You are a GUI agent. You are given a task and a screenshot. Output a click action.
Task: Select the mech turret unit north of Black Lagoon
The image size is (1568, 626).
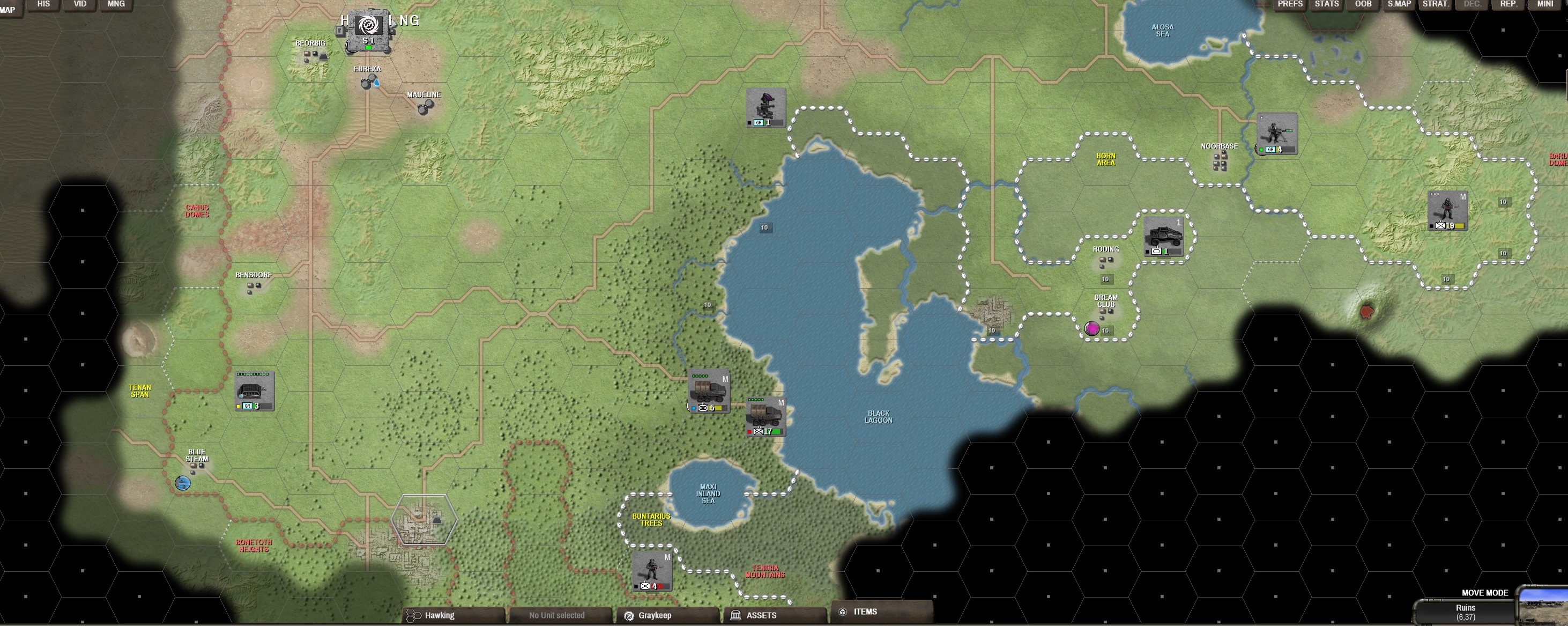click(x=767, y=107)
